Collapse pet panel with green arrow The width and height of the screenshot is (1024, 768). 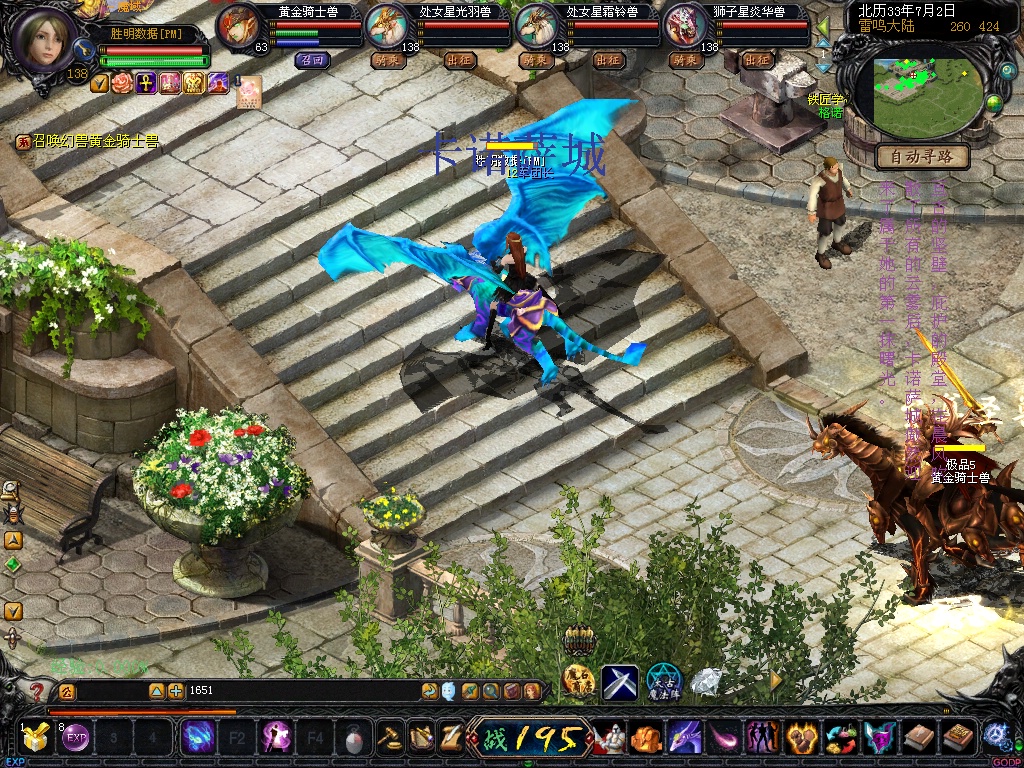pos(823,25)
